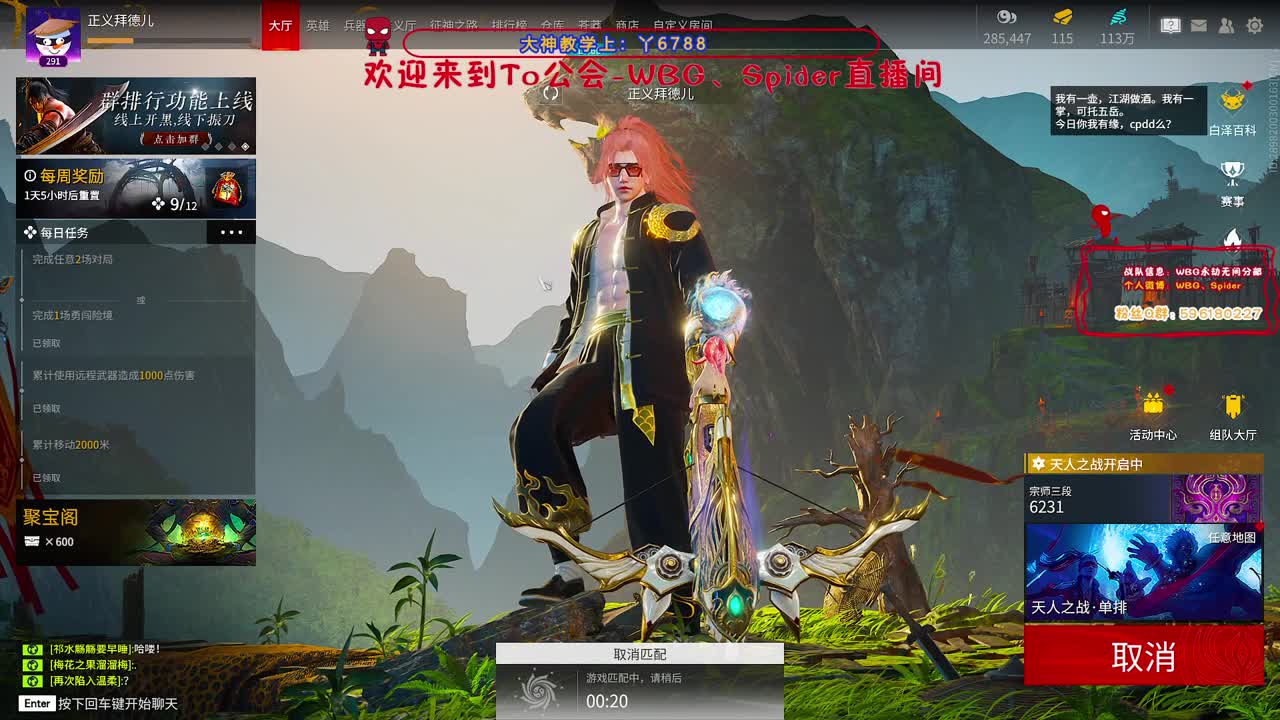Image resolution: width=1280 pixels, height=720 pixels.
Task: Open the friends list icon
Action: tap(1225, 25)
